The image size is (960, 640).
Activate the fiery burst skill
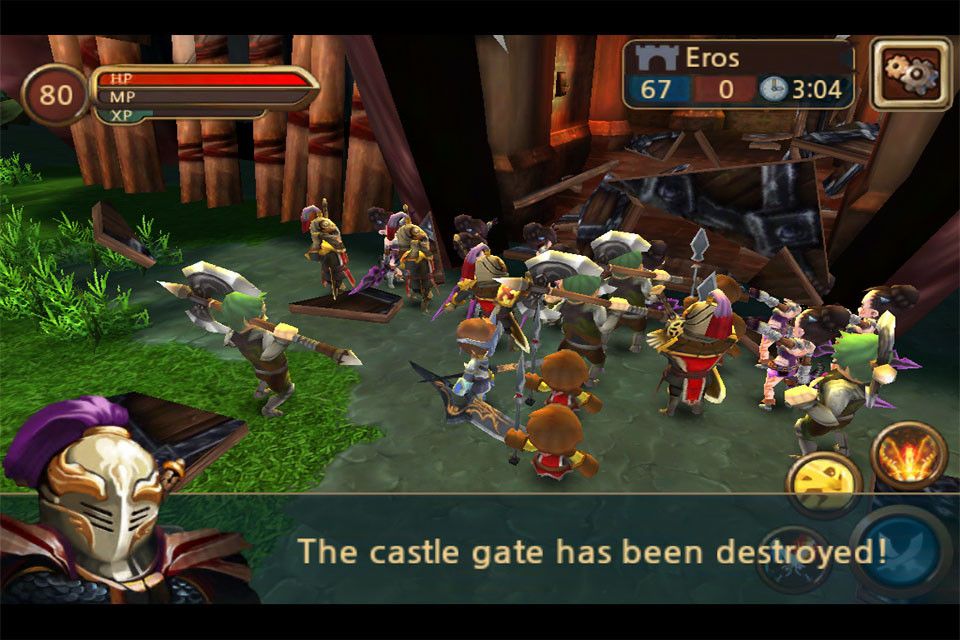[909, 456]
